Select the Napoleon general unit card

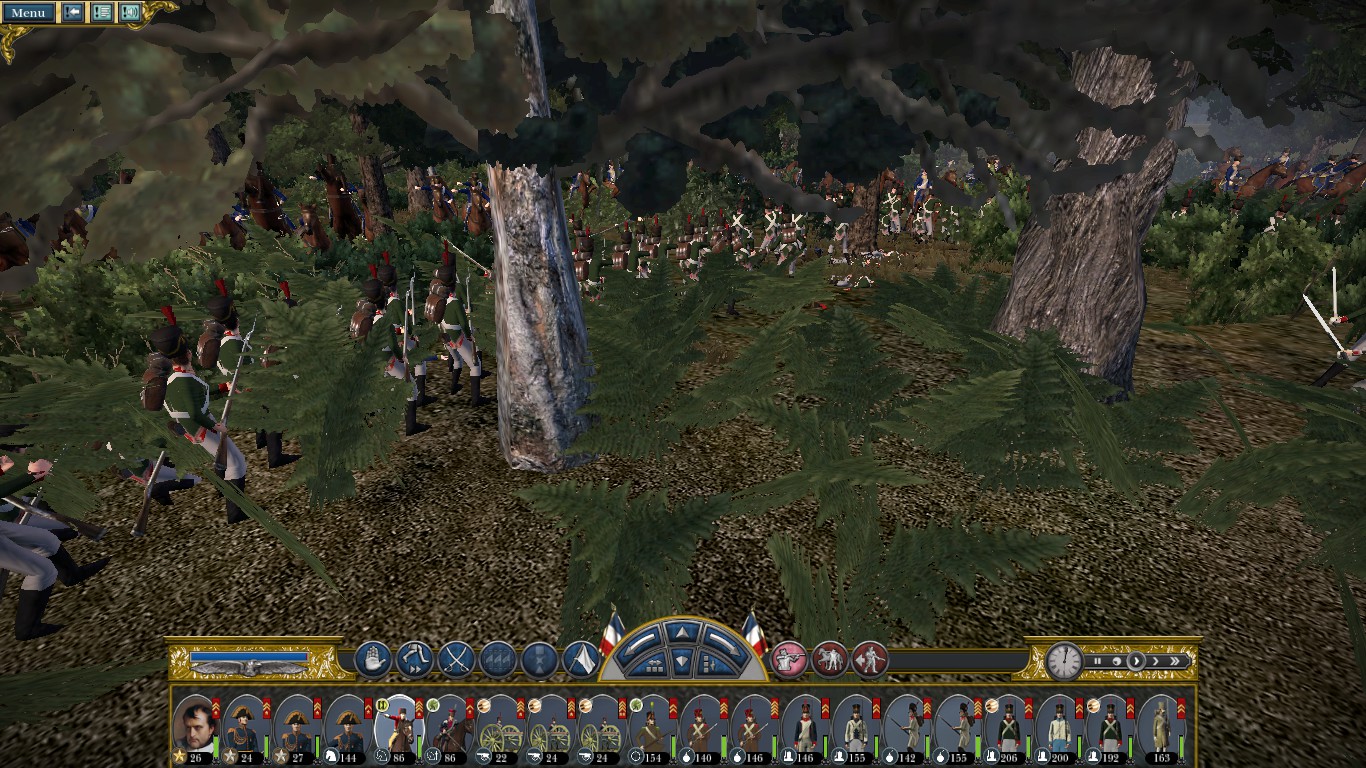point(195,725)
